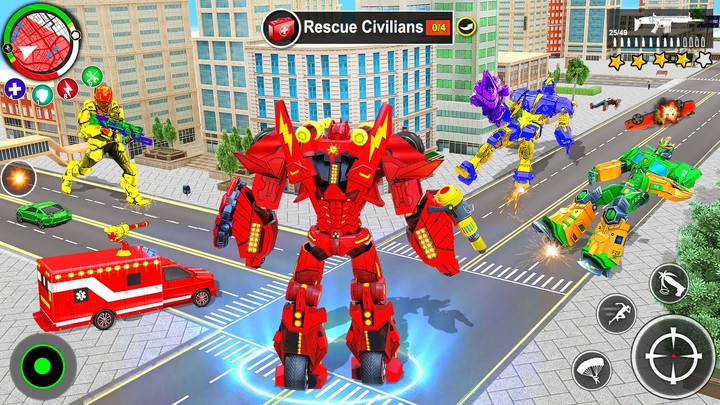Viewport: 720px width, 405px height.
Task: Activate the green shield power-up
Action: [x=43, y=95]
